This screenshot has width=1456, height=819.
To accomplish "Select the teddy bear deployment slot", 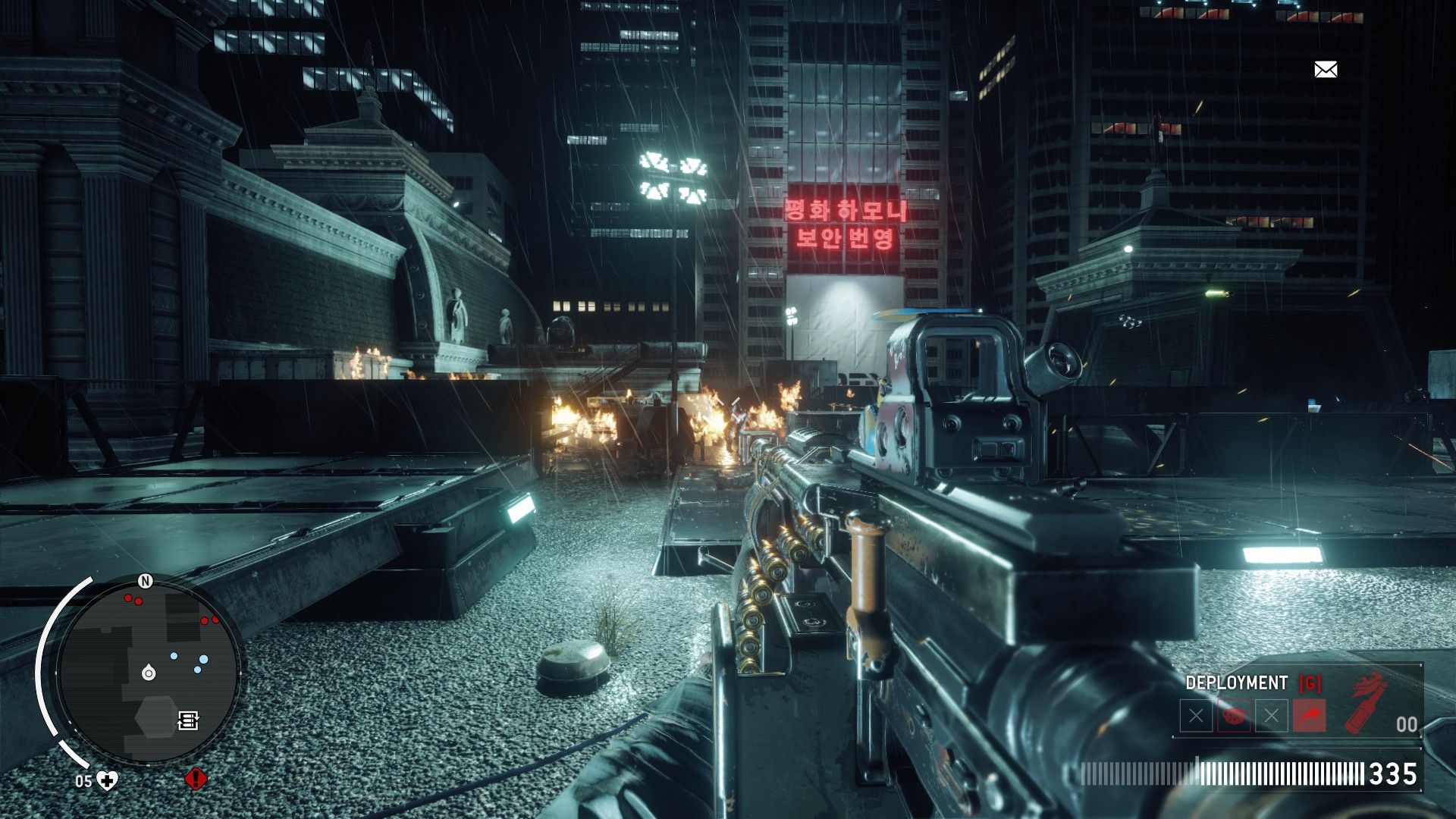I will coord(1234,716).
